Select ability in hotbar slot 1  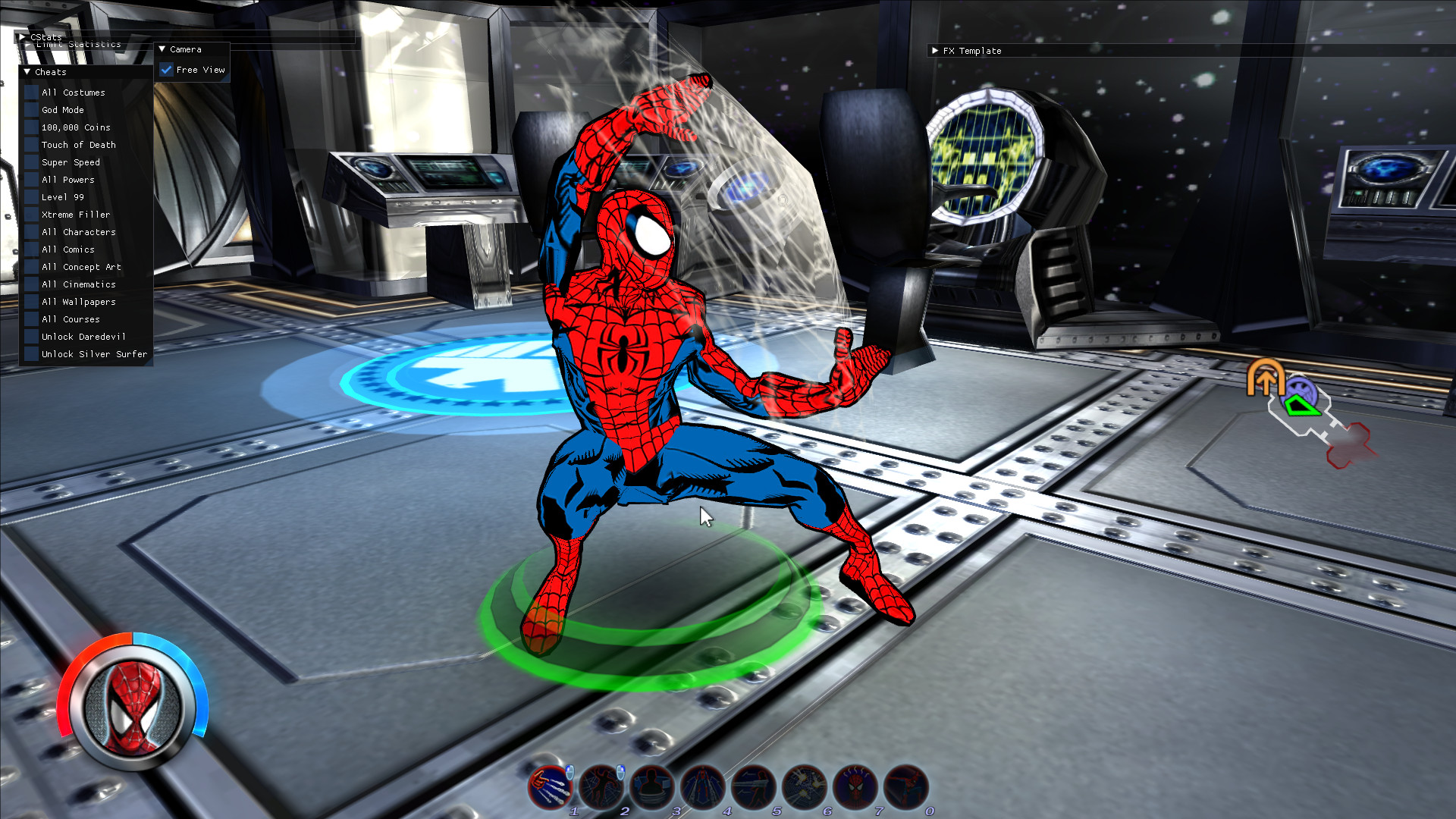[x=550, y=787]
